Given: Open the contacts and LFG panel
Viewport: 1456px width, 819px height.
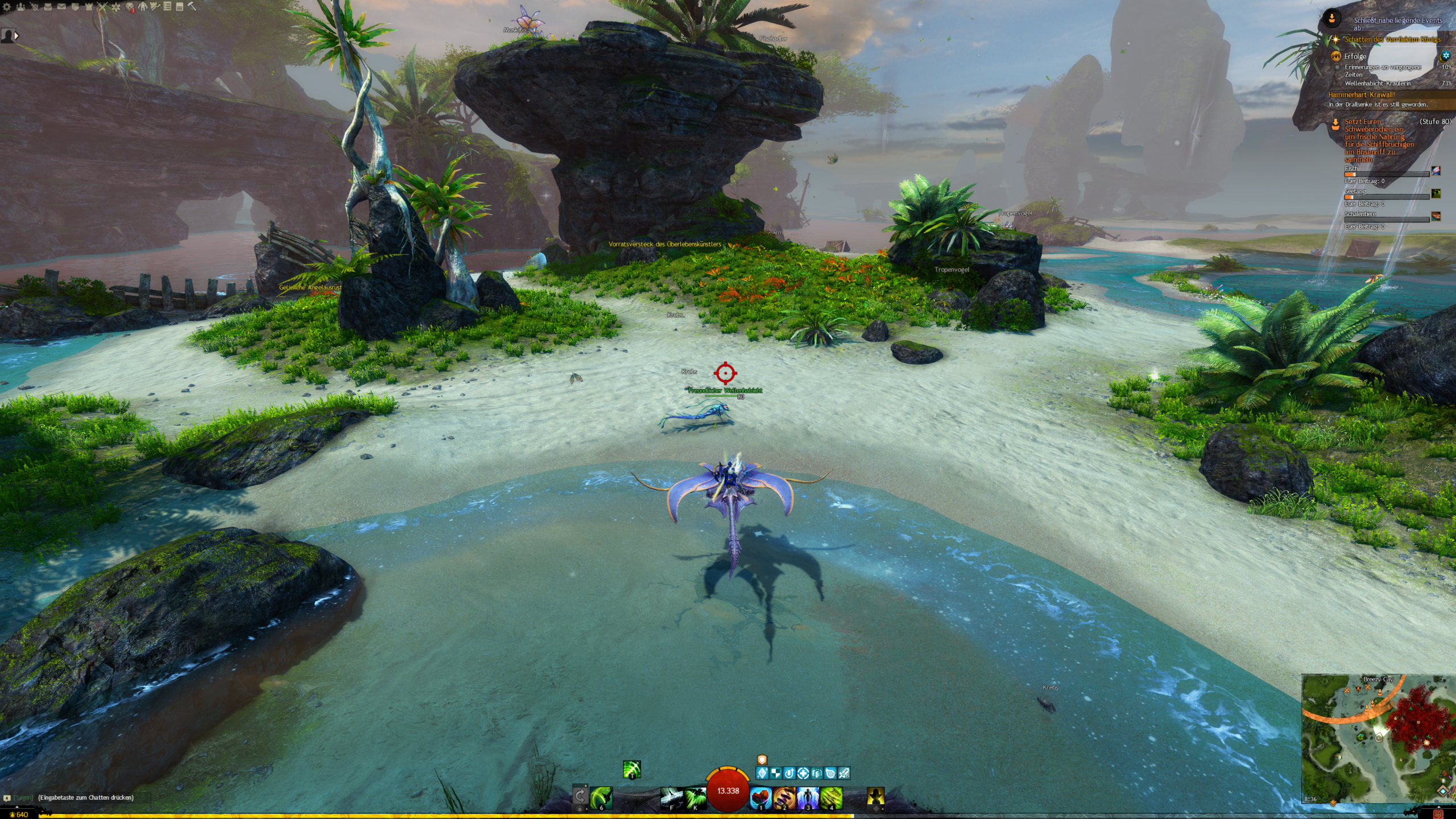Looking at the screenshot, I should pyautogui.click(x=20, y=7).
